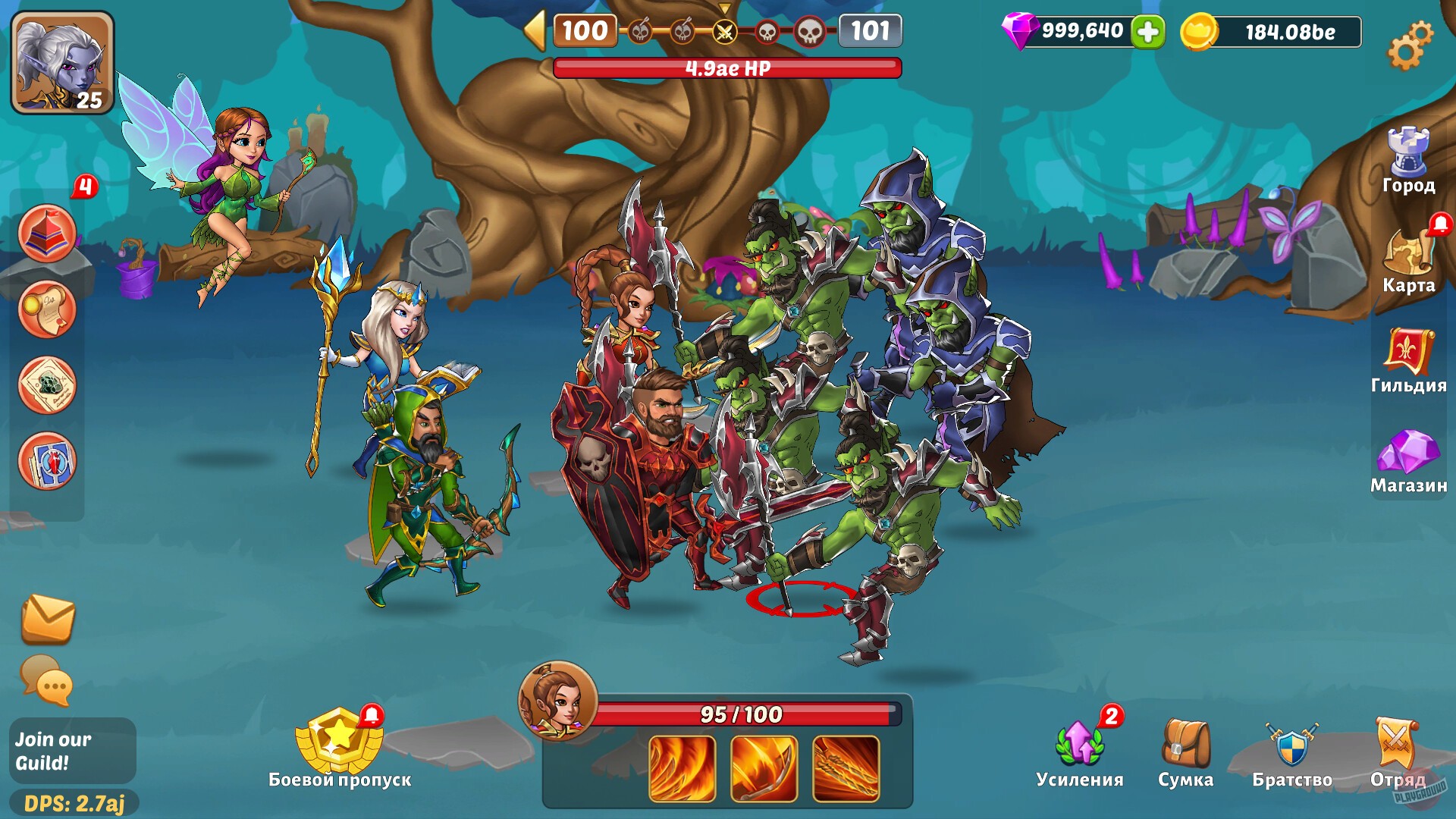
Task: Click the enemy HP bar showing 4.9ae HP
Action: pos(727,67)
